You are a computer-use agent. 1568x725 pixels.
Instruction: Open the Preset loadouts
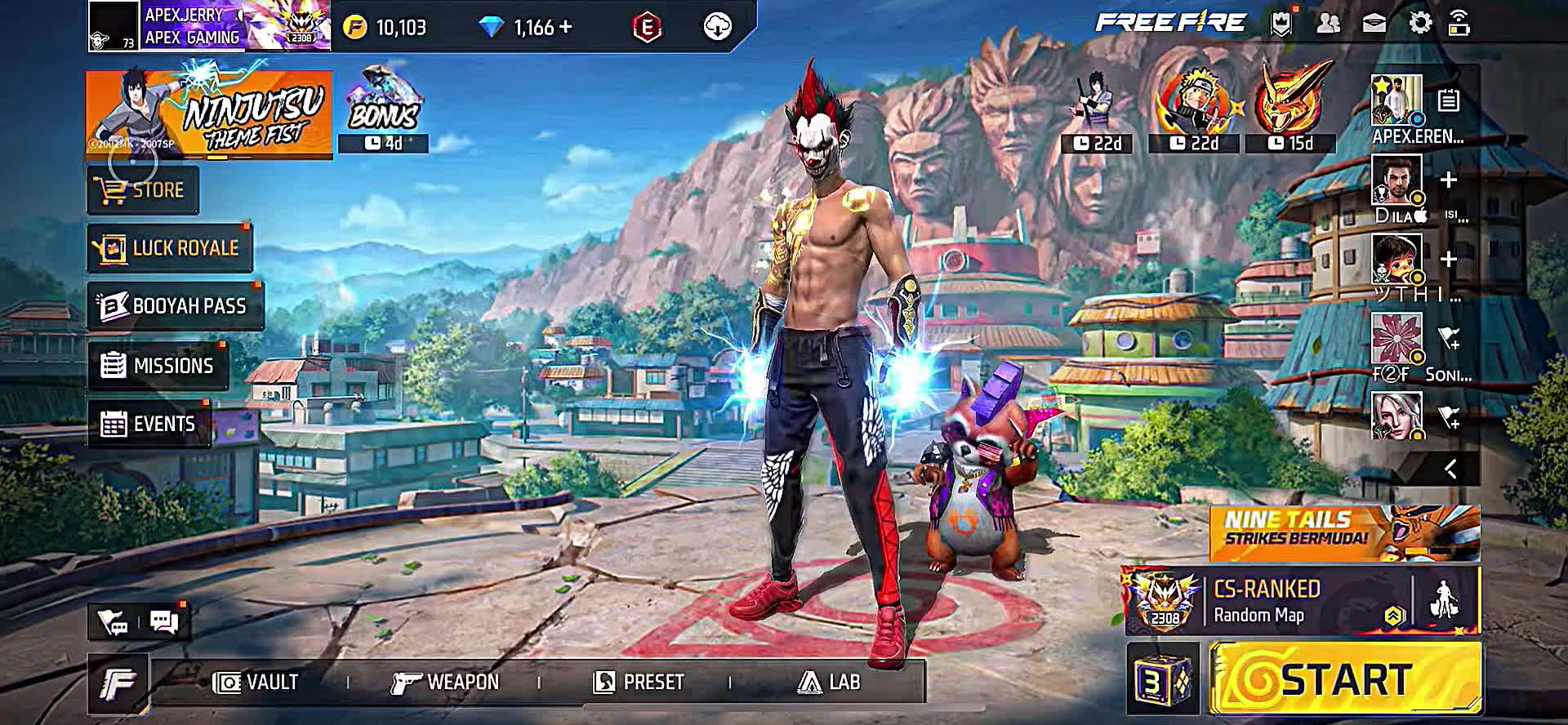click(639, 682)
